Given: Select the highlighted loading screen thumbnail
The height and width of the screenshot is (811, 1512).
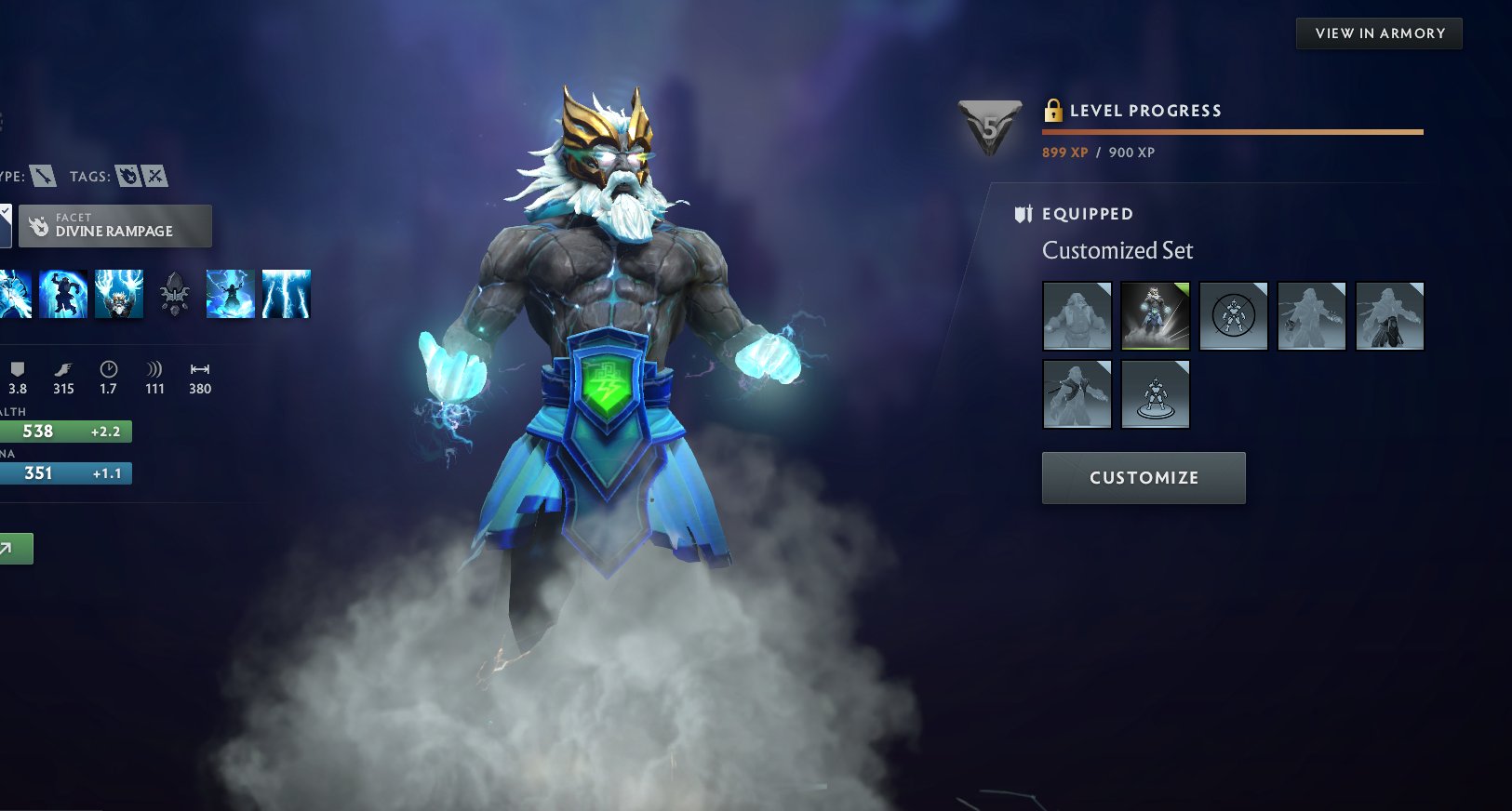Looking at the screenshot, I should click(x=1155, y=316).
